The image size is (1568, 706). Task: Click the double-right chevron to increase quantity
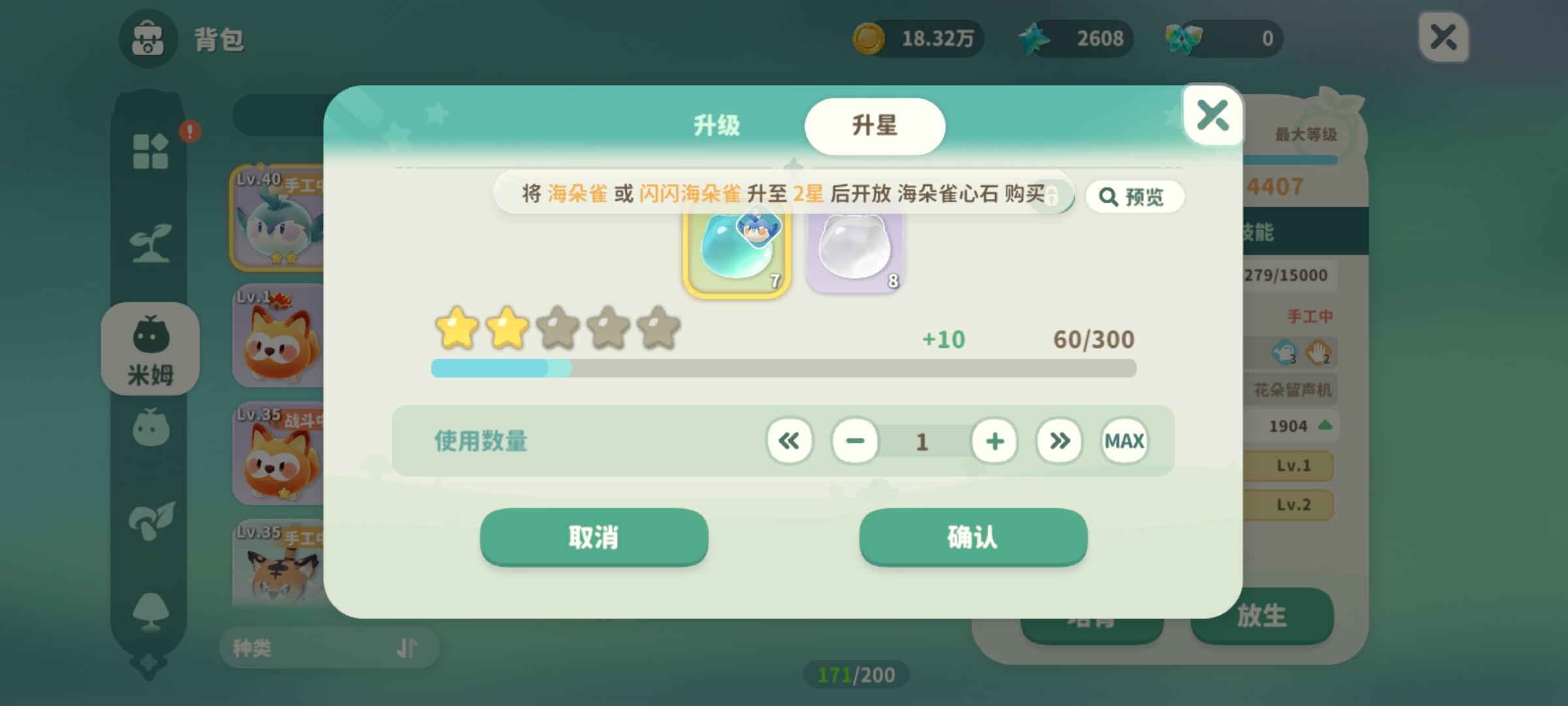pos(1058,441)
